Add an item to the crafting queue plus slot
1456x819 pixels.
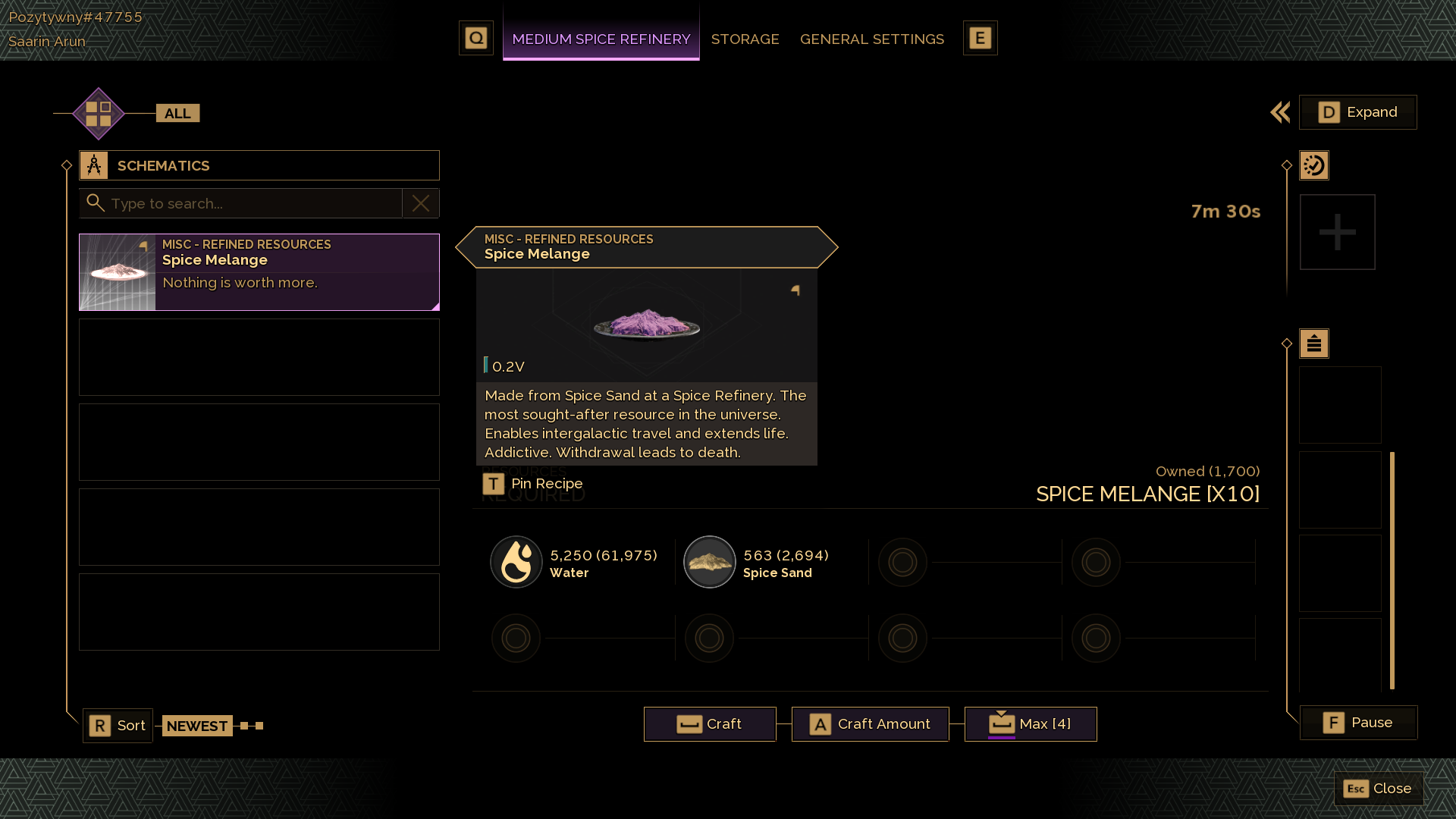(x=1337, y=232)
